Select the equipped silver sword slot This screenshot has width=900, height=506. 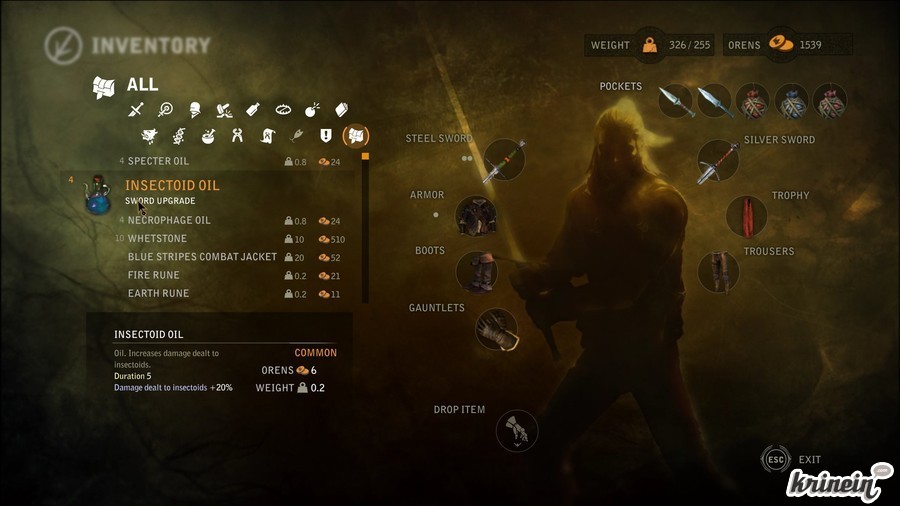717,161
